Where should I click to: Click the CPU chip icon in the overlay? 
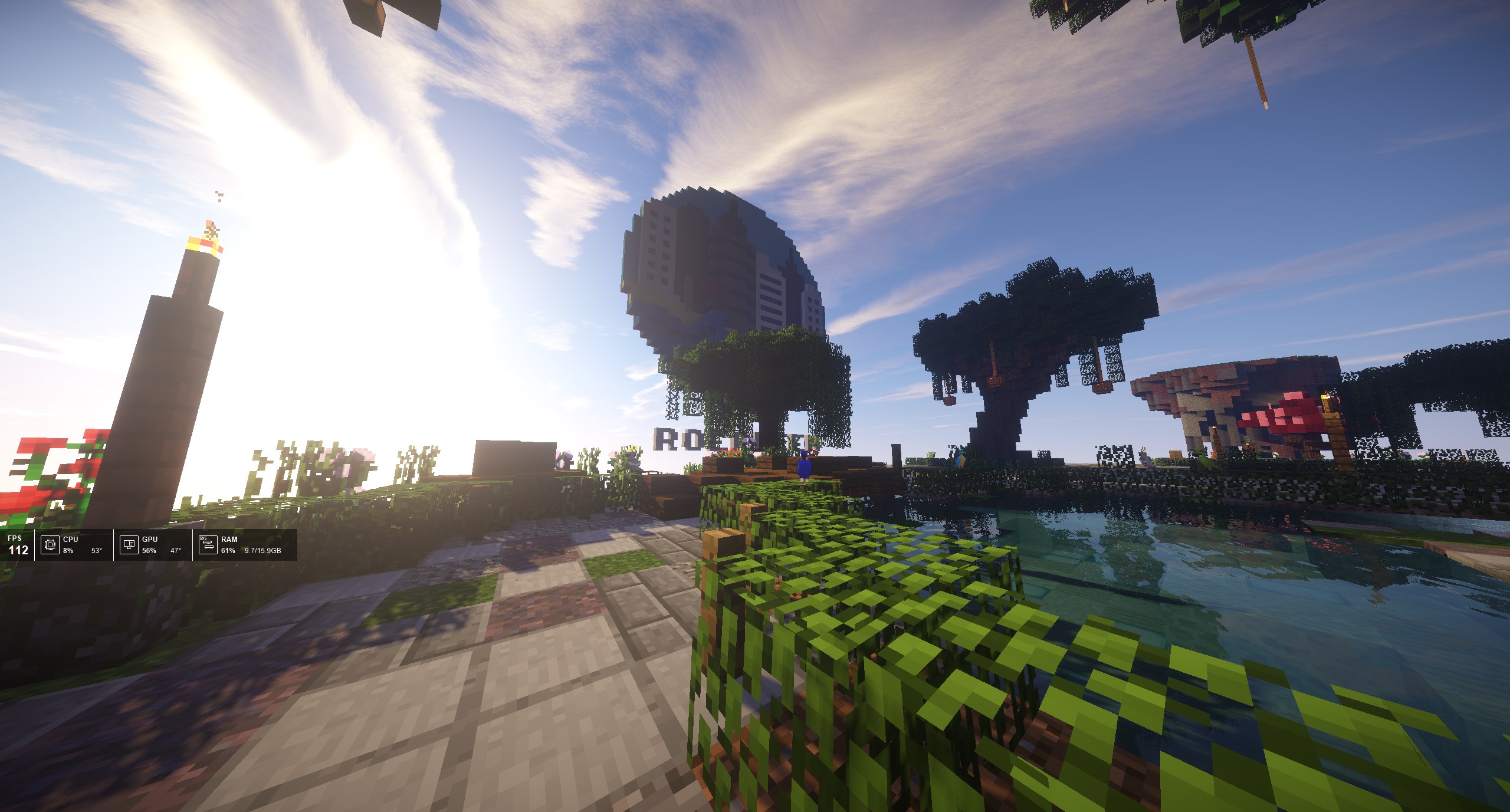tap(50, 545)
